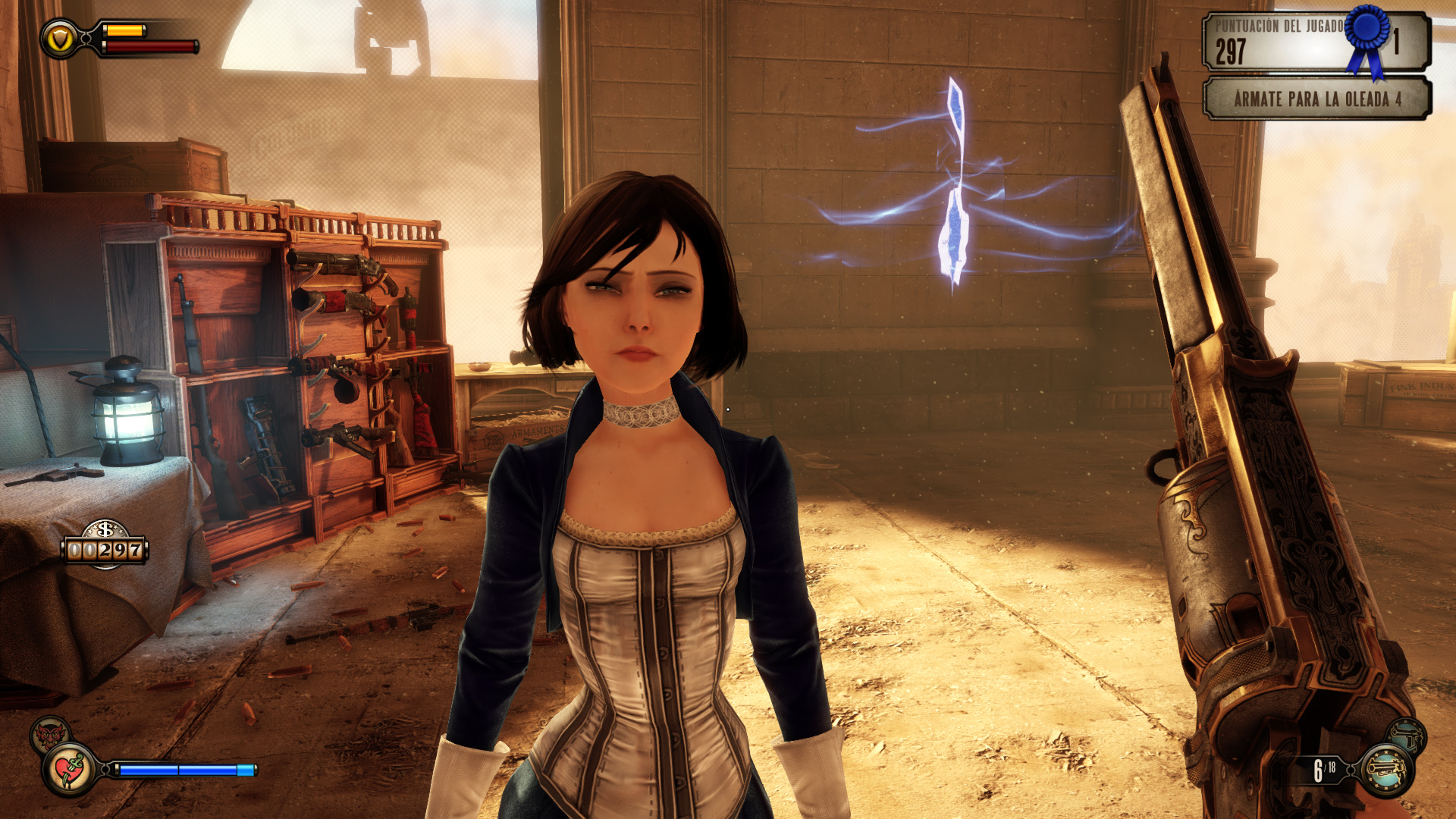Click the blue ribbon badge icon
The height and width of the screenshot is (819, 1456).
point(1367,34)
